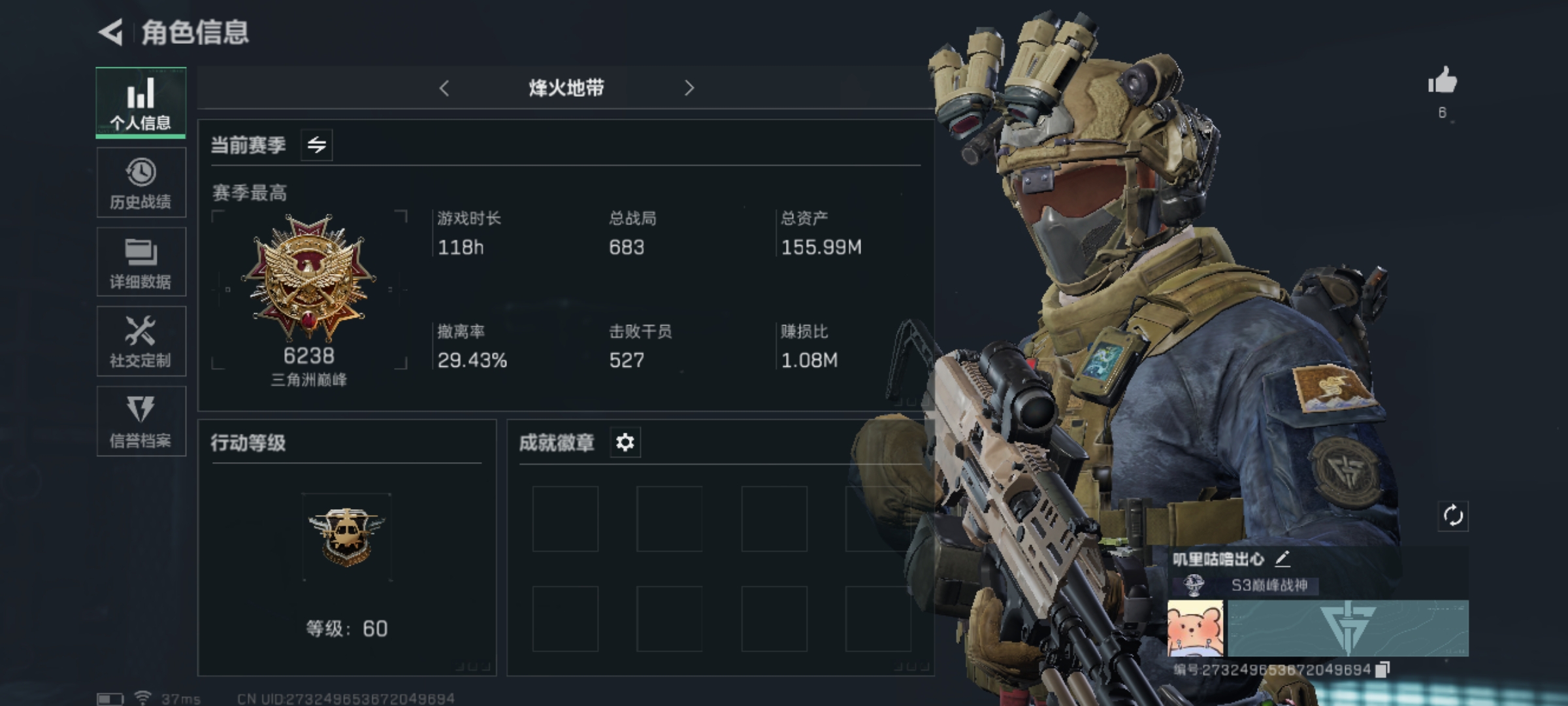Edit the player nickname with pencil icon

(x=1282, y=559)
